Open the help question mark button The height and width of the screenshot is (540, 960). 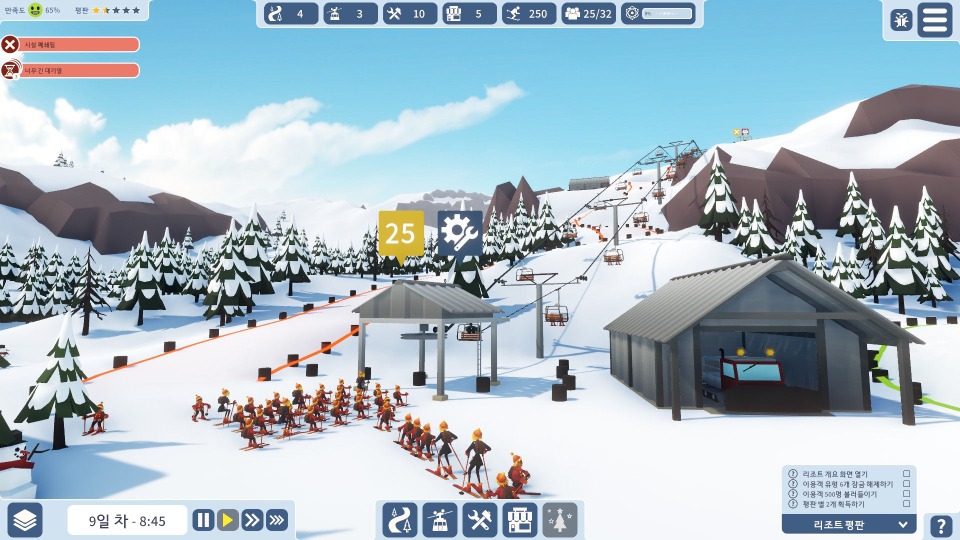tap(940, 525)
